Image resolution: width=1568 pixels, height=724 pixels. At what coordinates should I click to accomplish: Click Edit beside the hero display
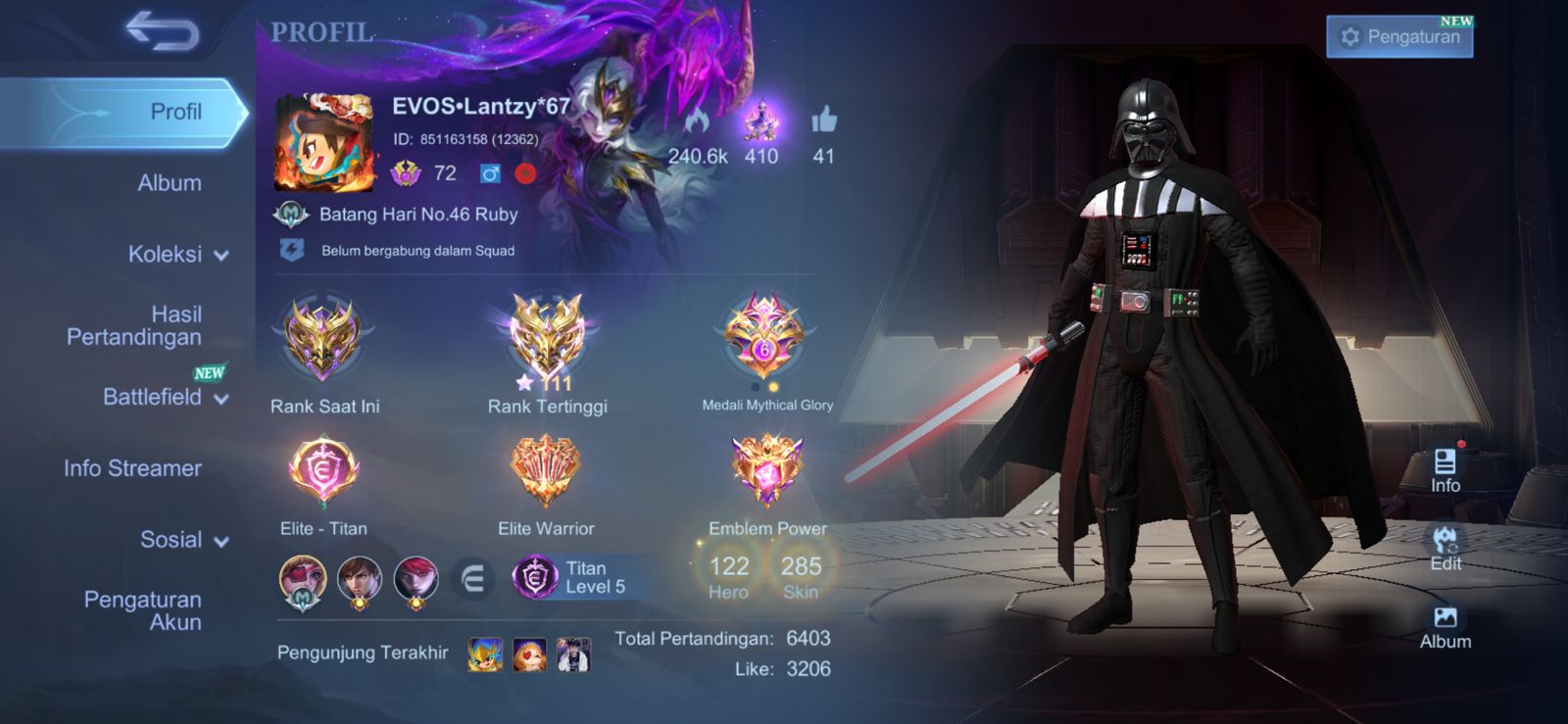click(1445, 549)
